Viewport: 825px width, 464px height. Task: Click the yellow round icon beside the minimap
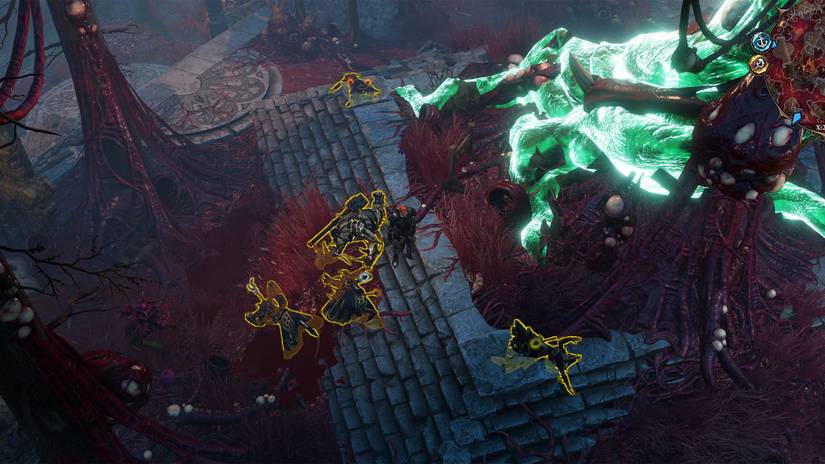pos(759,63)
